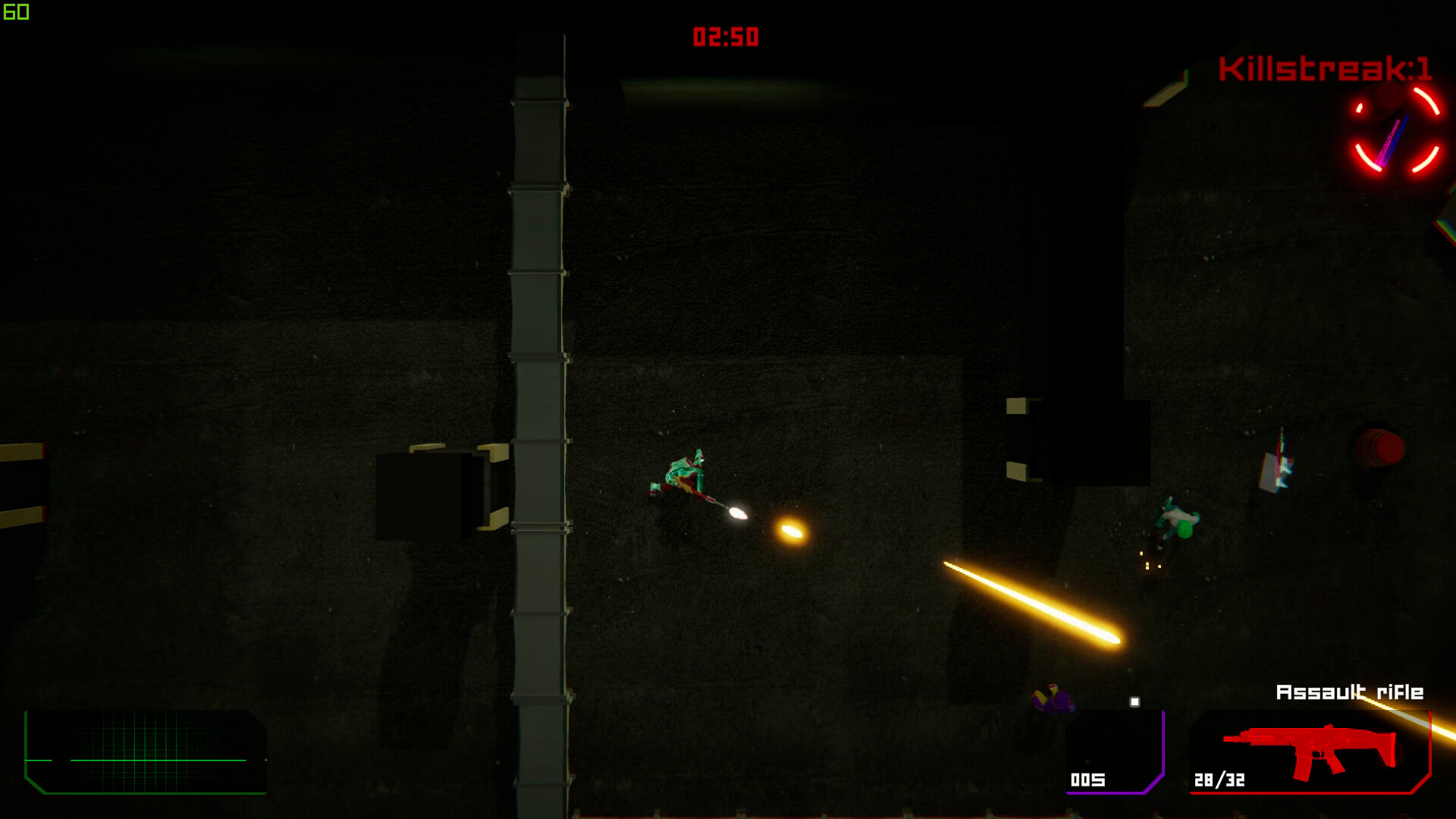Click the green FPS counter reading 60
Screen dimensions: 1456x819
pos(17,12)
